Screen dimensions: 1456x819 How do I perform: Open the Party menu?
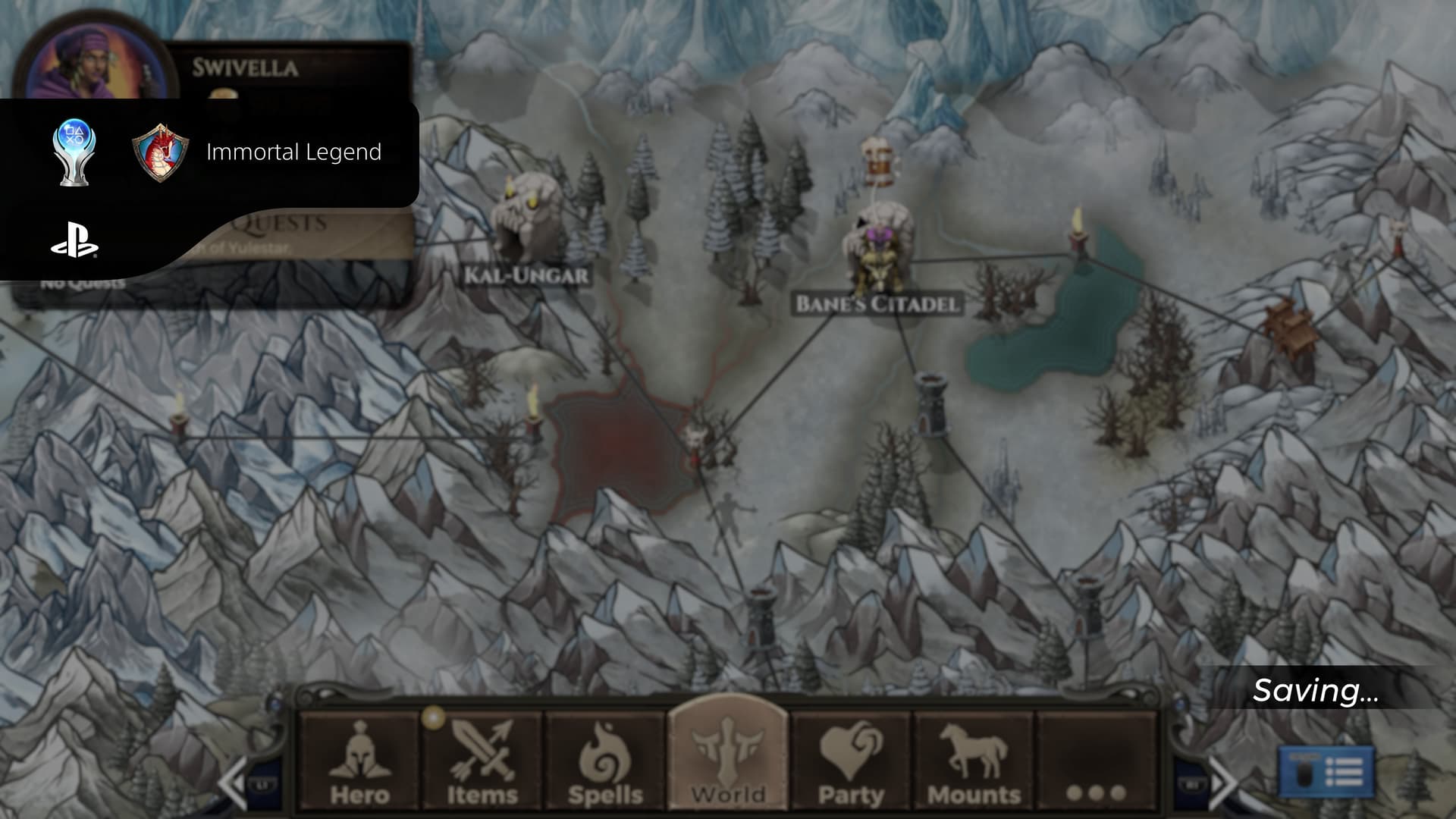click(x=851, y=762)
